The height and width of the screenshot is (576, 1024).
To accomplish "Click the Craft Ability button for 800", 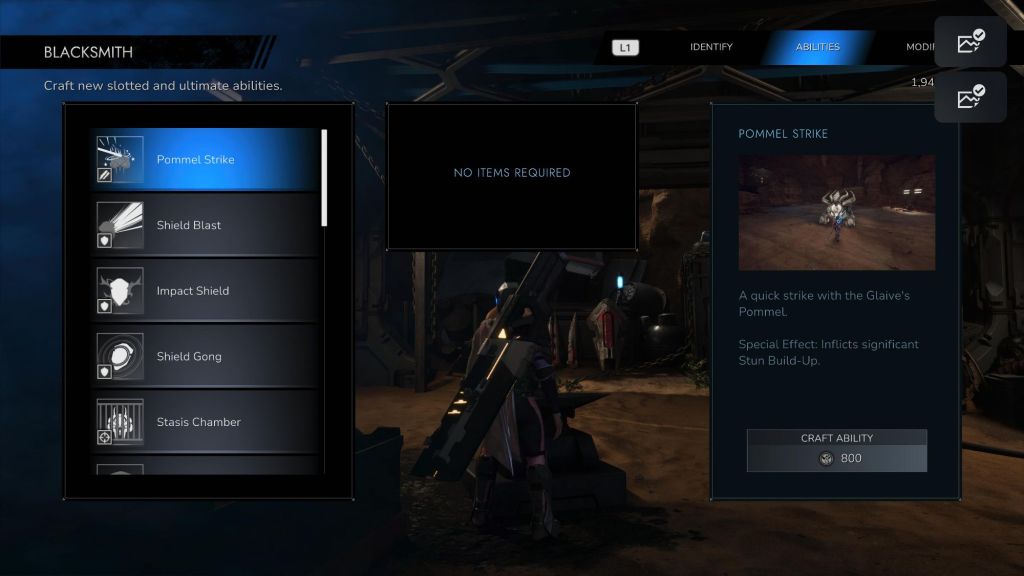I will 836,451.
